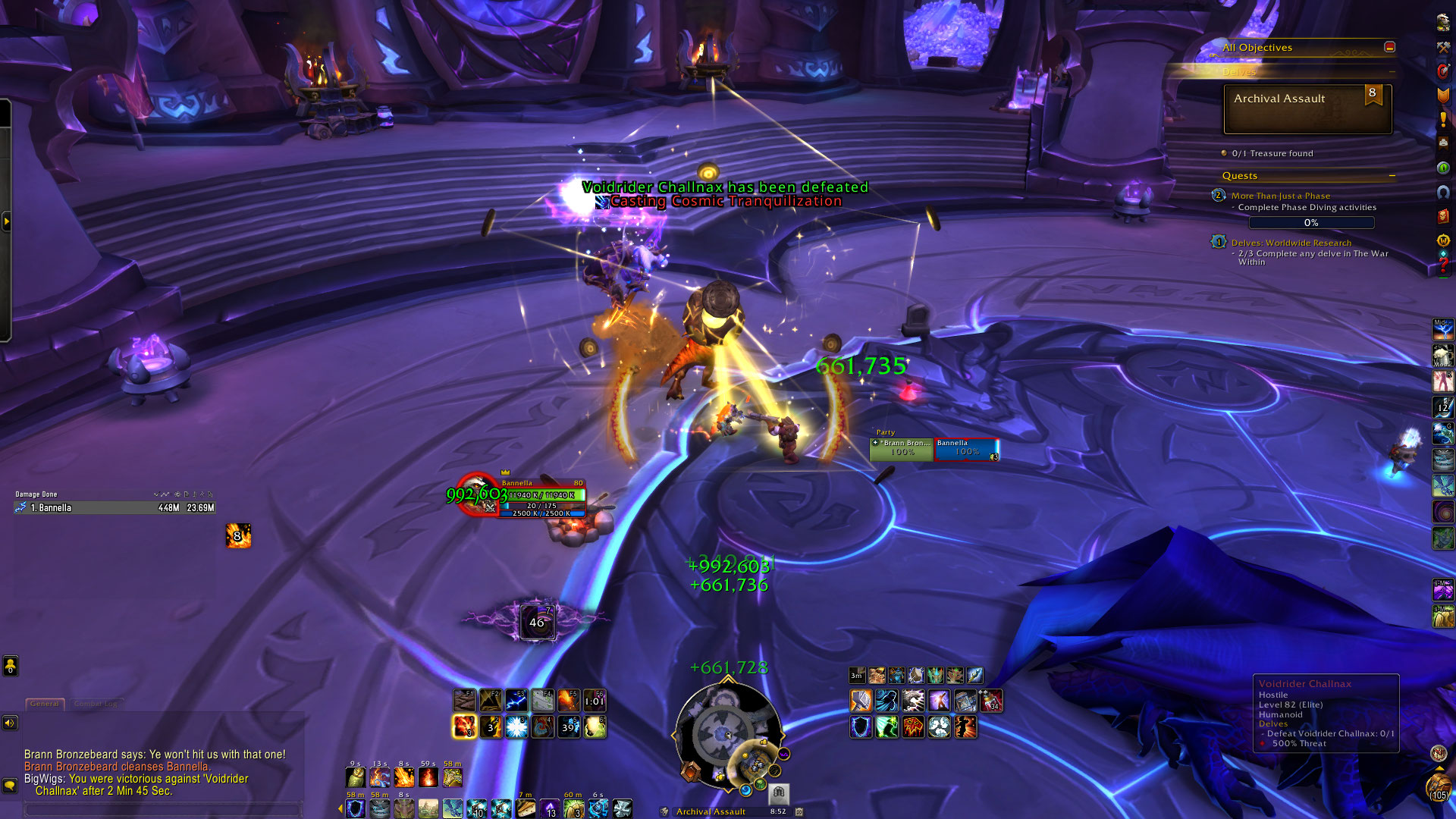Image resolution: width=1456 pixels, height=819 pixels.
Task: Cast the blue lightning bolt ability
Action: [x=516, y=700]
